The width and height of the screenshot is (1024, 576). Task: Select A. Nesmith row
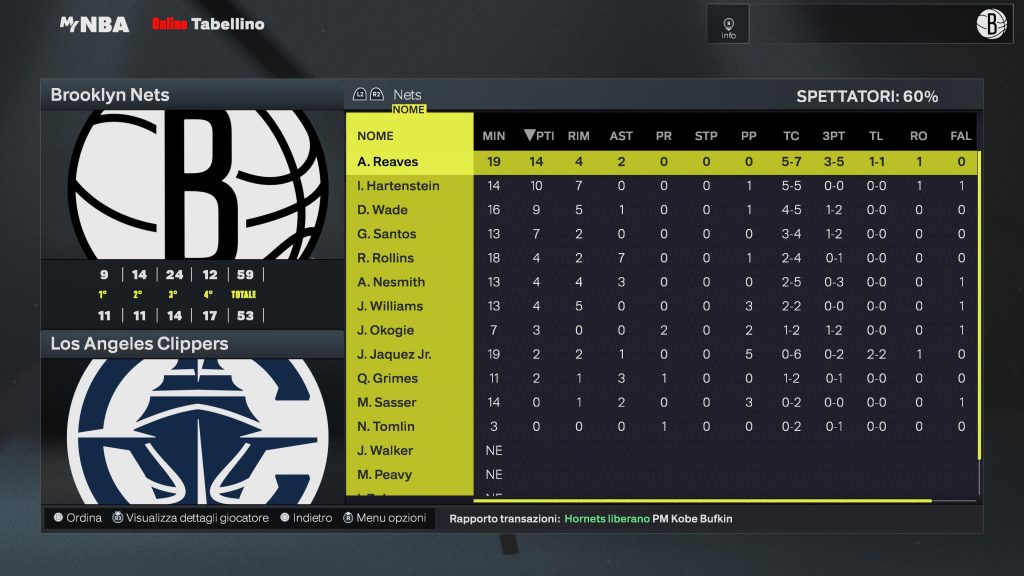(x=391, y=282)
